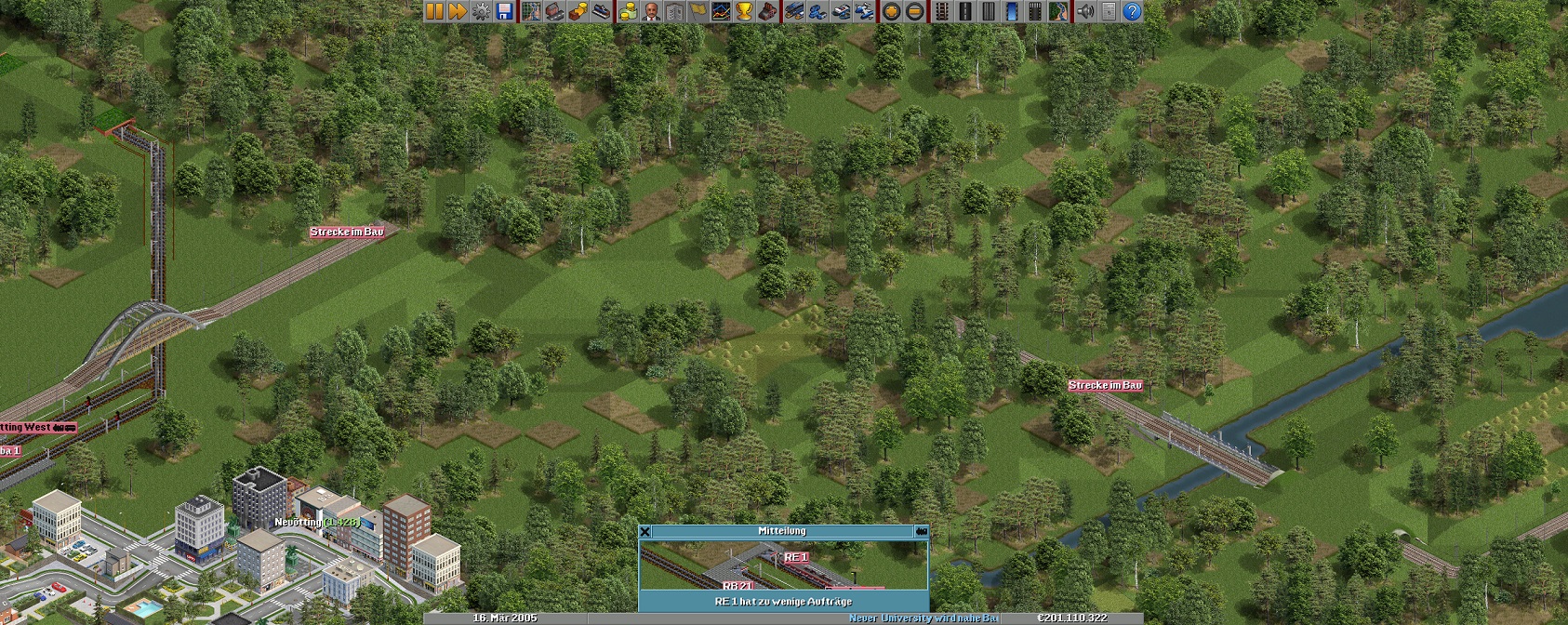Open the gear-shaped game options
The image size is (1568, 625).
coord(481,11)
